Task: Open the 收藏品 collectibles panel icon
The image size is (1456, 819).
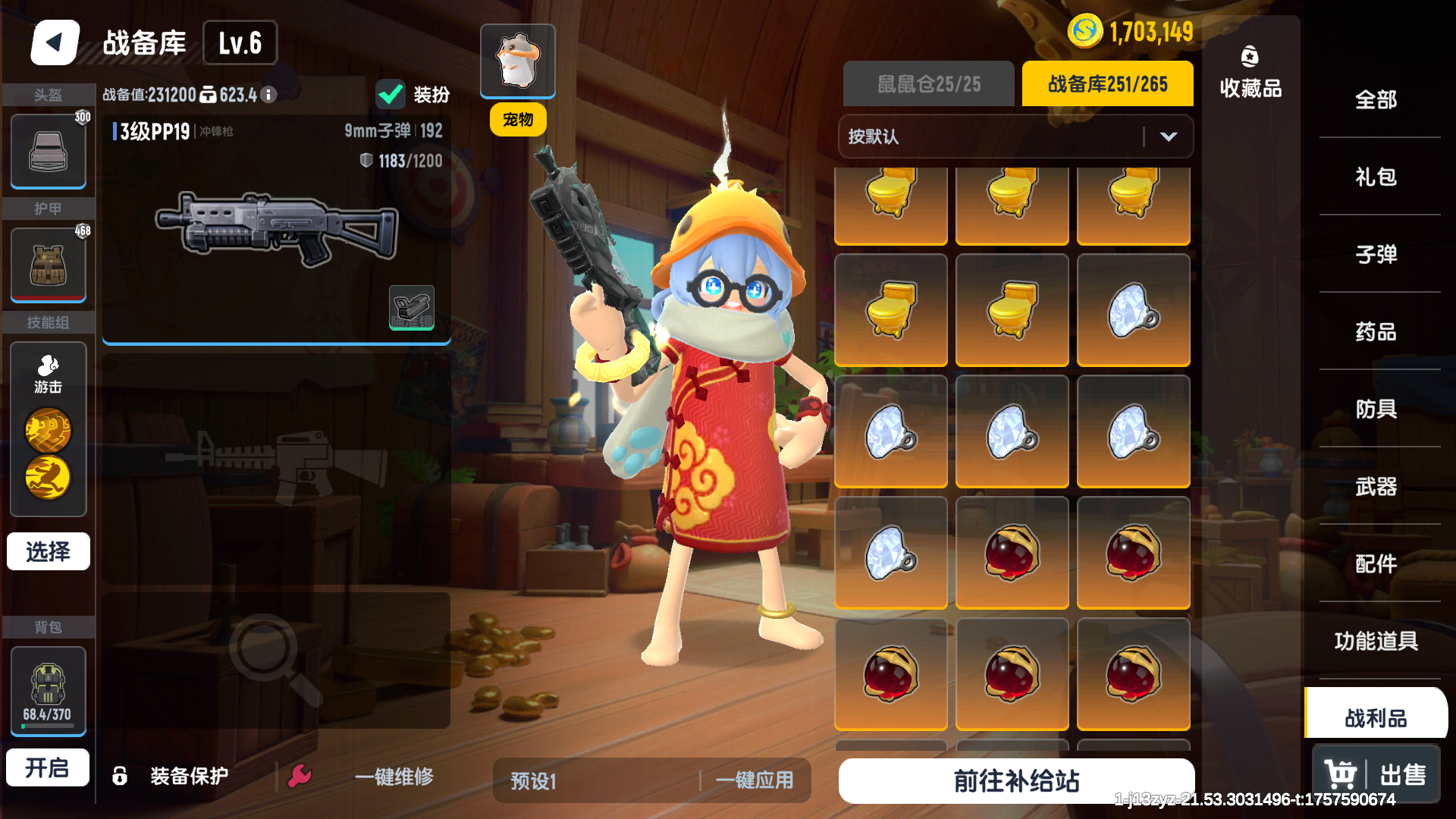Action: [1250, 55]
